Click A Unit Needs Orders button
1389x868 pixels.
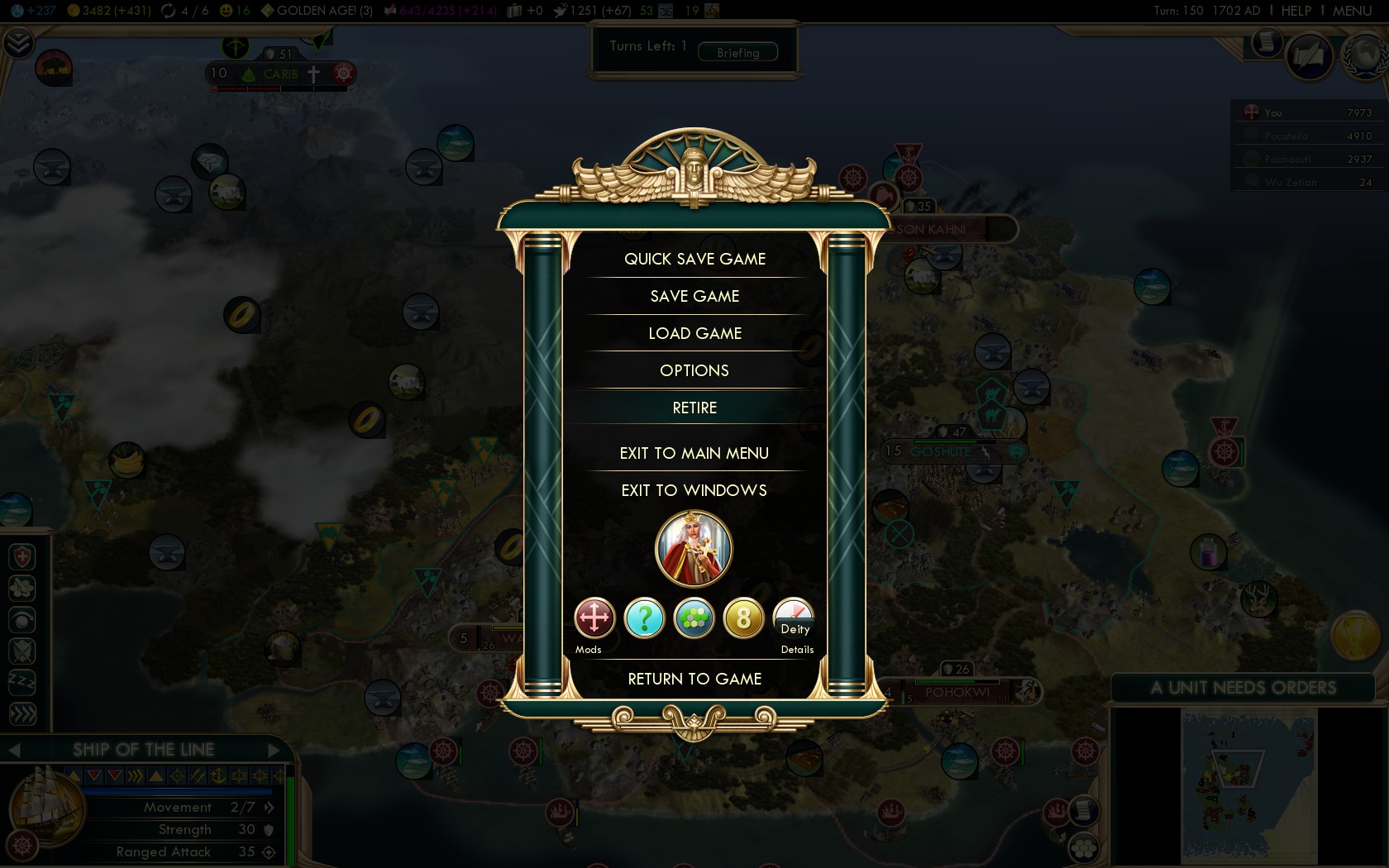[x=1243, y=688]
